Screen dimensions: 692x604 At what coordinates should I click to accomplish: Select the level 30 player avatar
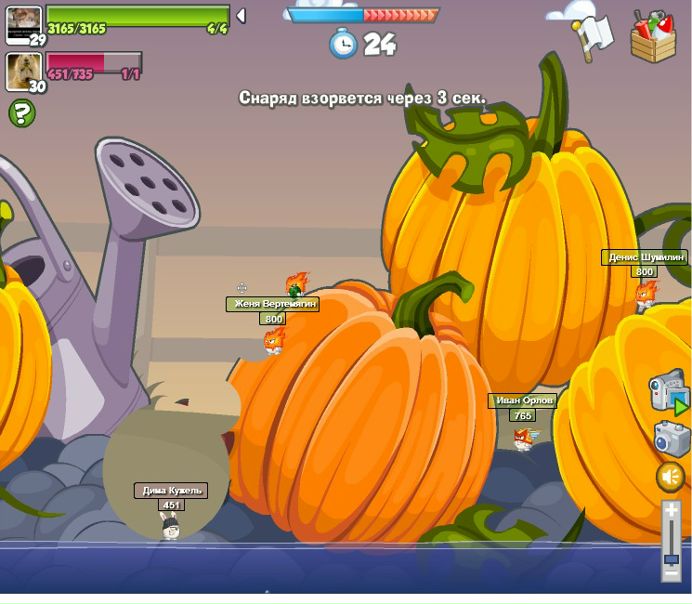[23, 72]
